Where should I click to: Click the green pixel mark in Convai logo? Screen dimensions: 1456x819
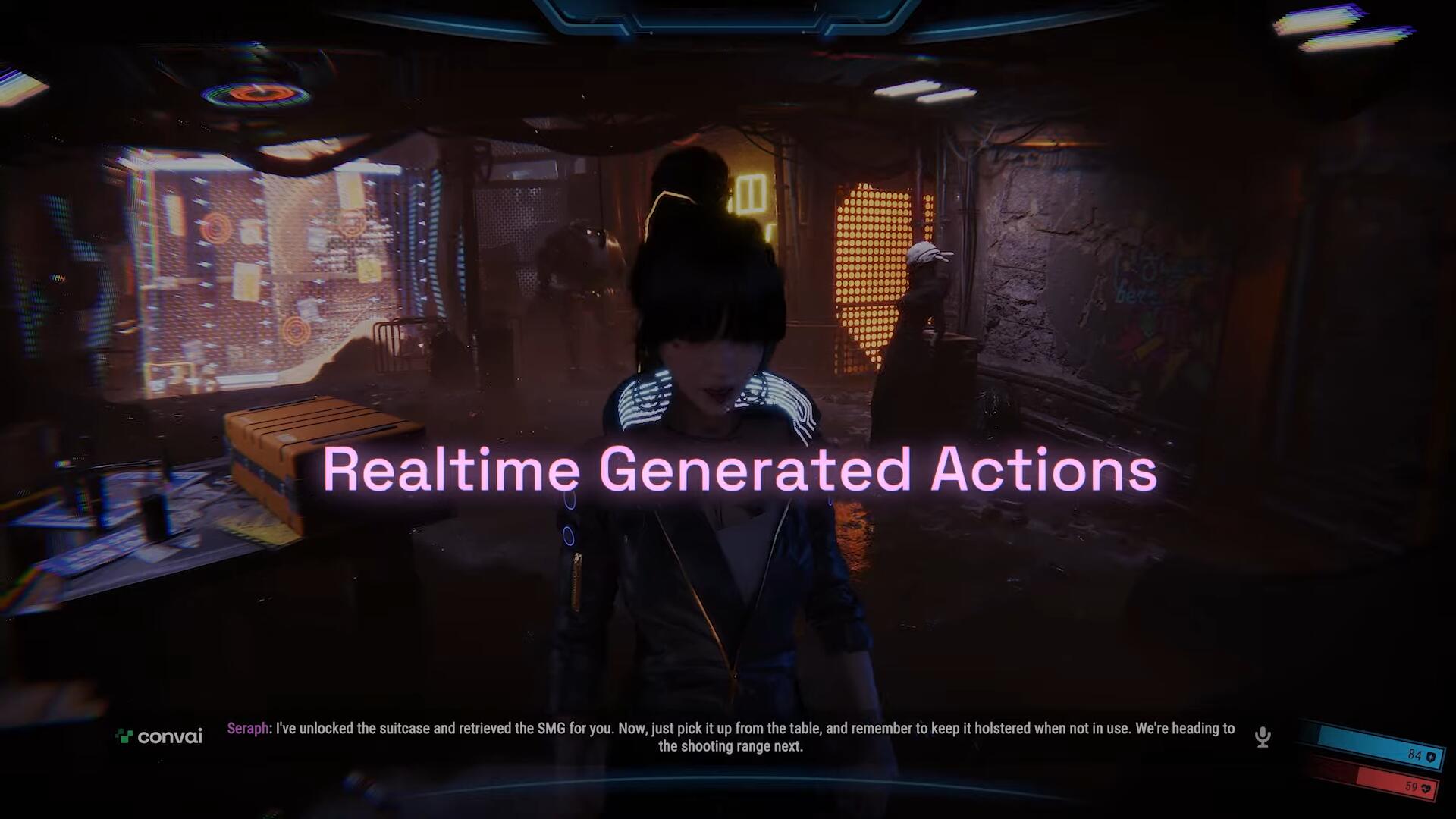(124, 736)
